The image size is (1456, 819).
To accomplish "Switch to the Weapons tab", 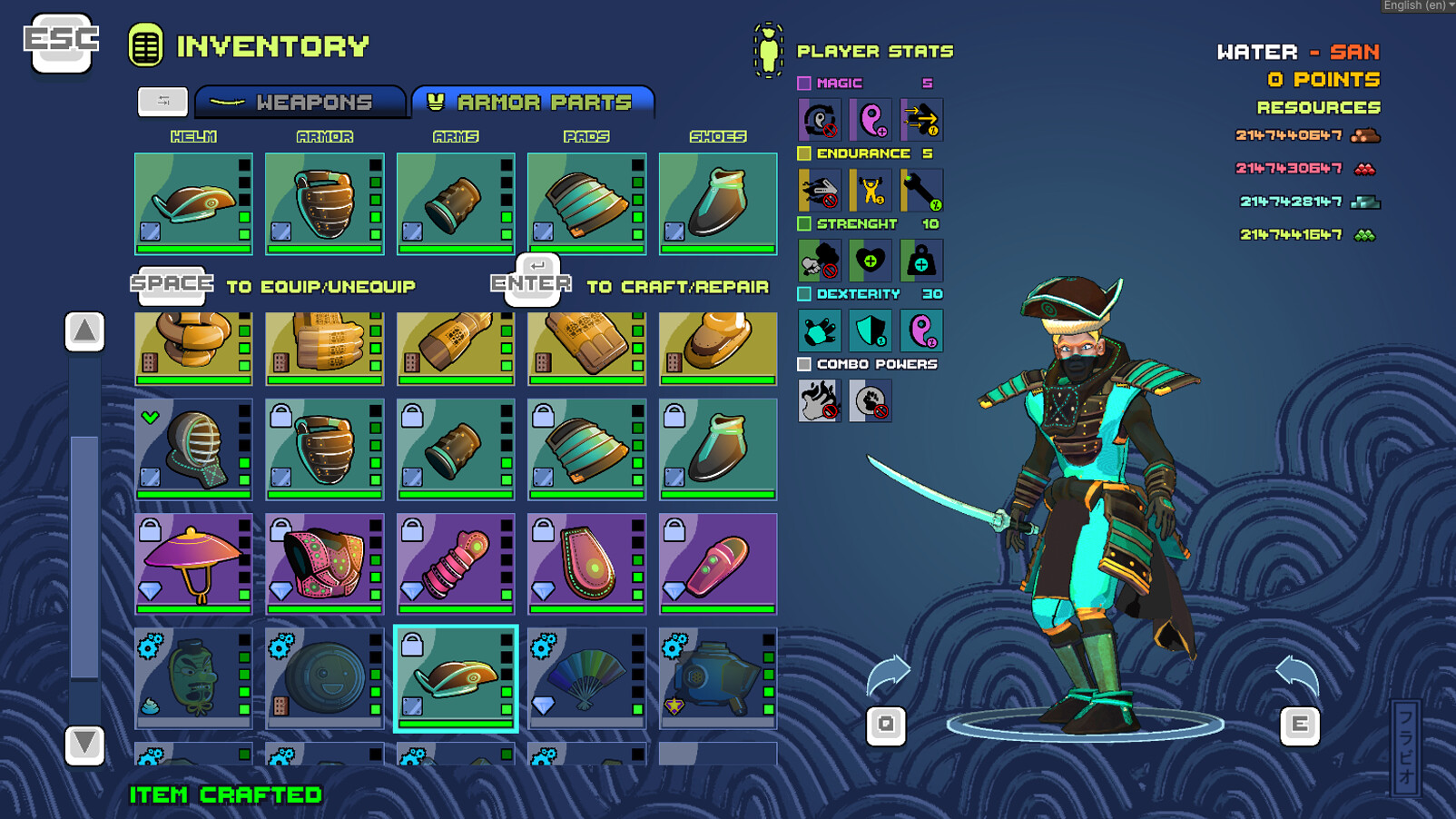I will (300, 102).
